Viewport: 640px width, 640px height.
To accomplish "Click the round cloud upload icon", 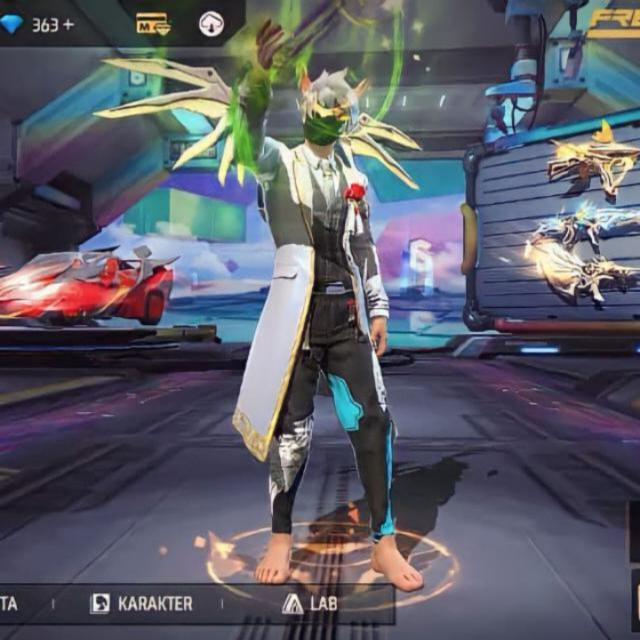I will pos(211,24).
